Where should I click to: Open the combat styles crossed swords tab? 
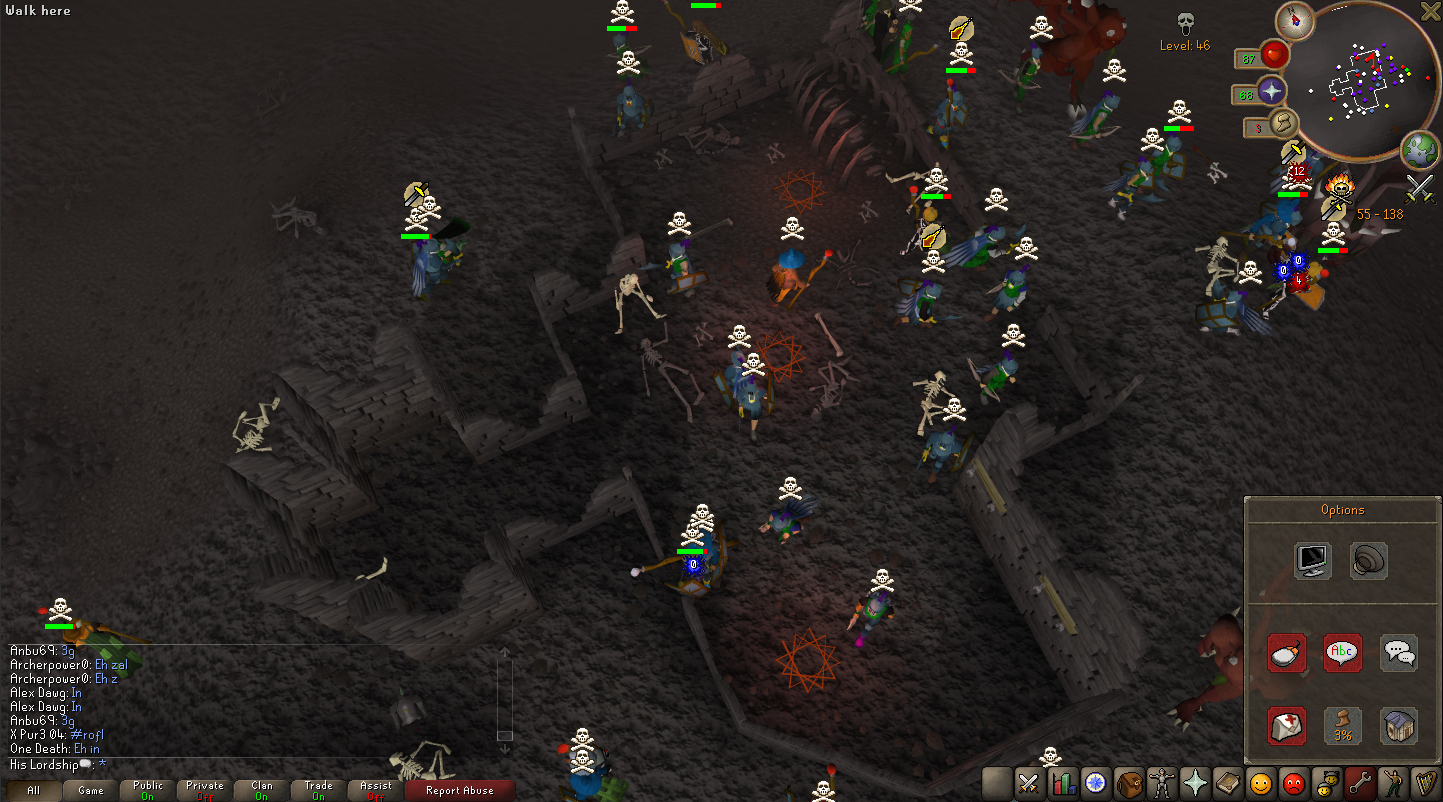click(1028, 782)
